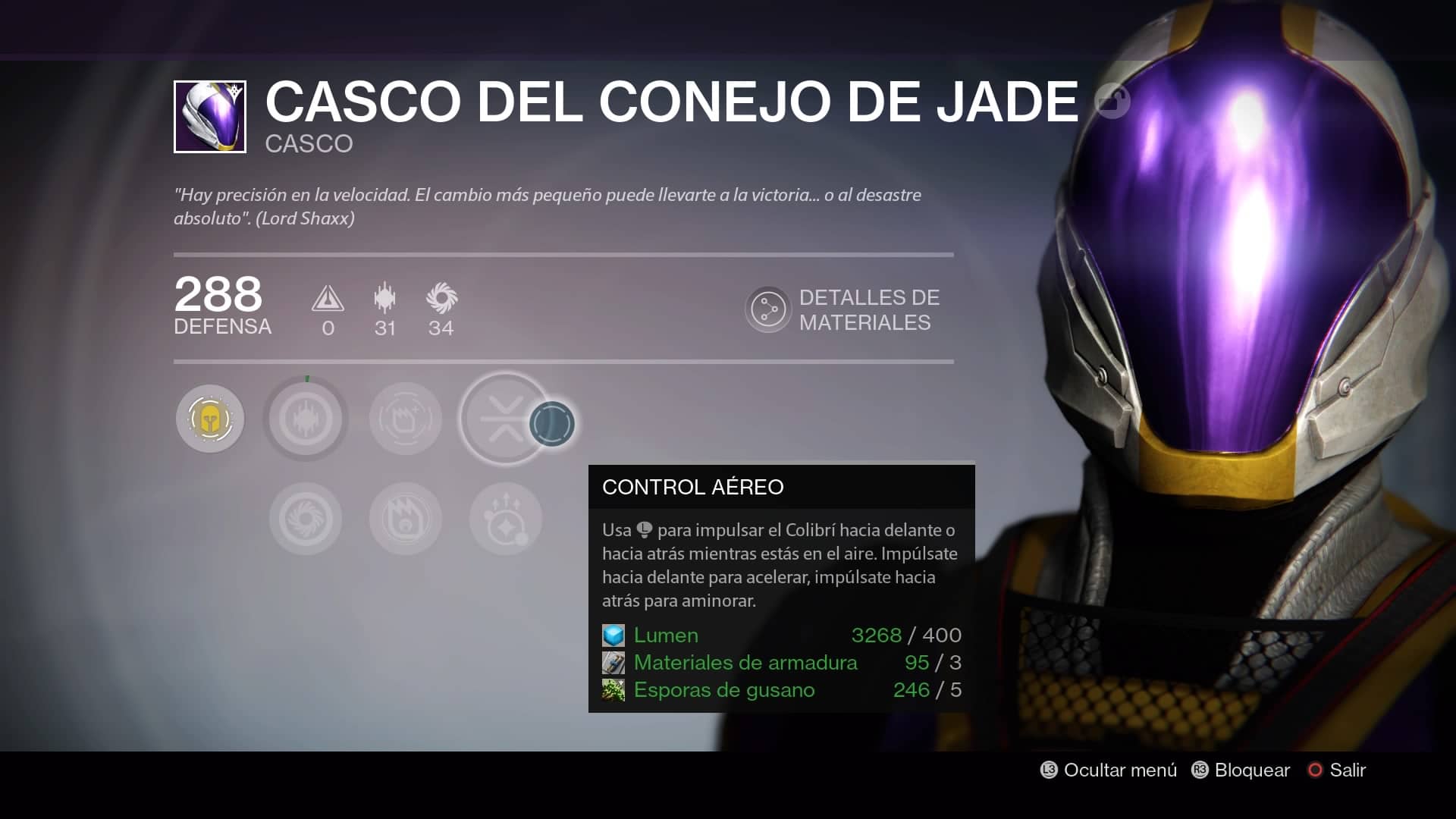Select the orb with upward arrows node
This screenshot has height=819, width=1456.
pyautogui.click(x=505, y=519)
